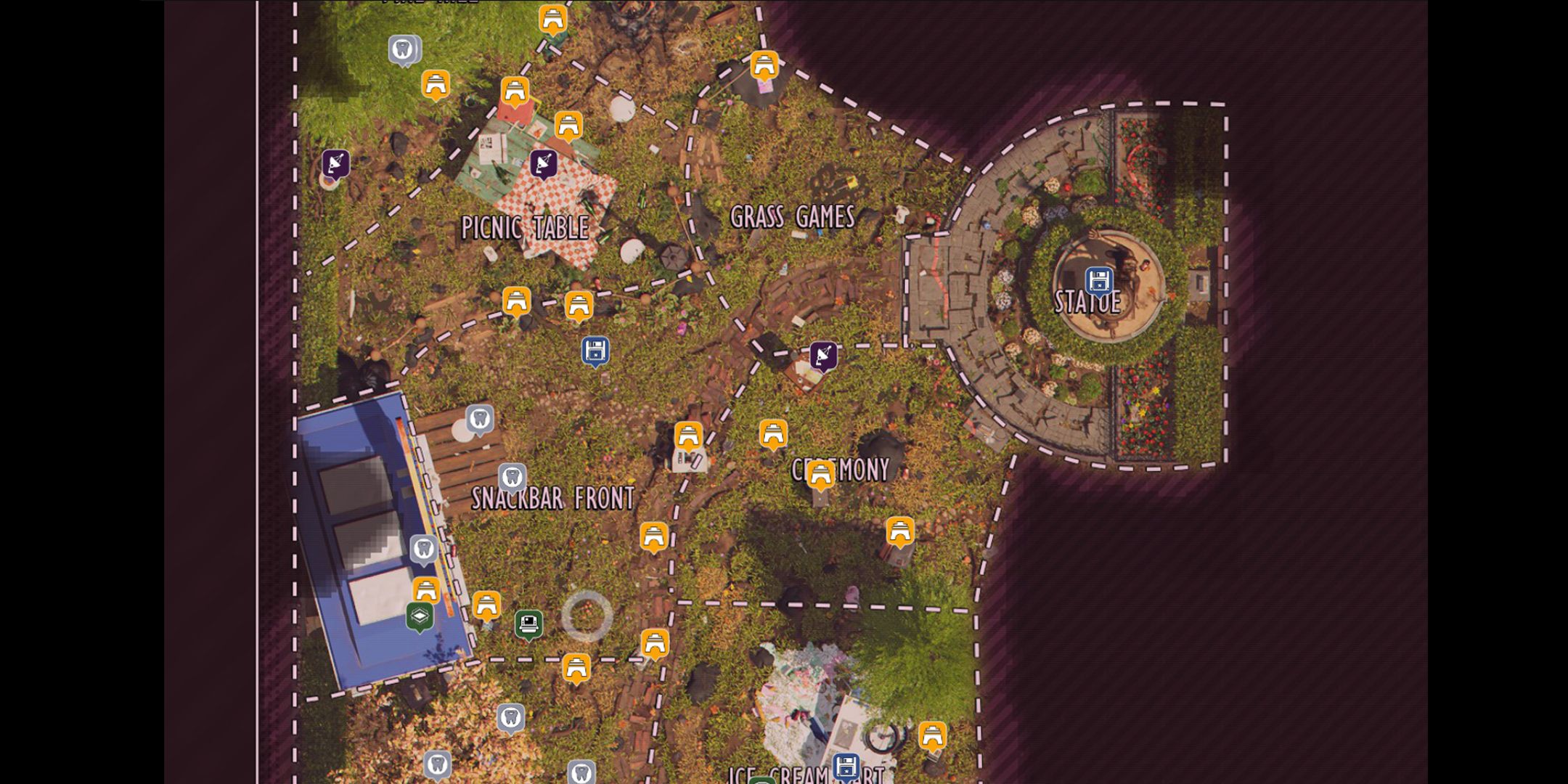
Task: Select the floppy disk marker on the Statue
Action: pyautogui.click(x=1098, y=281)
